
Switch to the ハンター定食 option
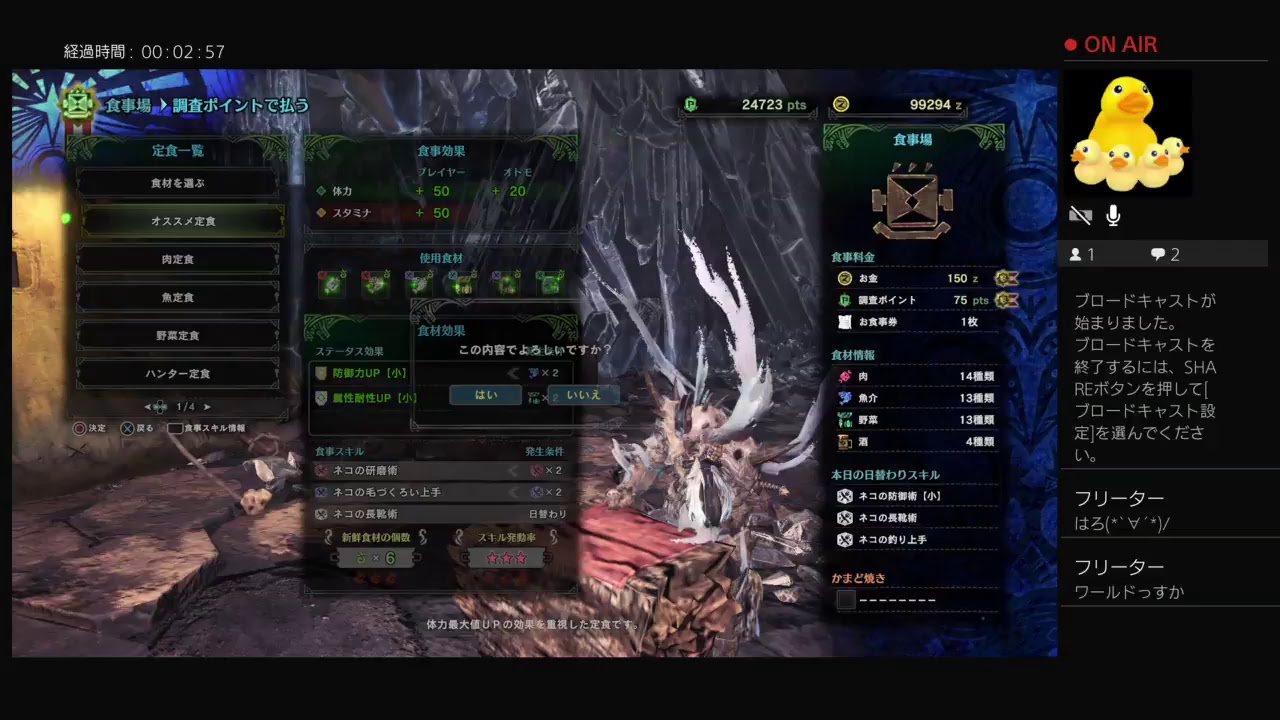[177, 373]
